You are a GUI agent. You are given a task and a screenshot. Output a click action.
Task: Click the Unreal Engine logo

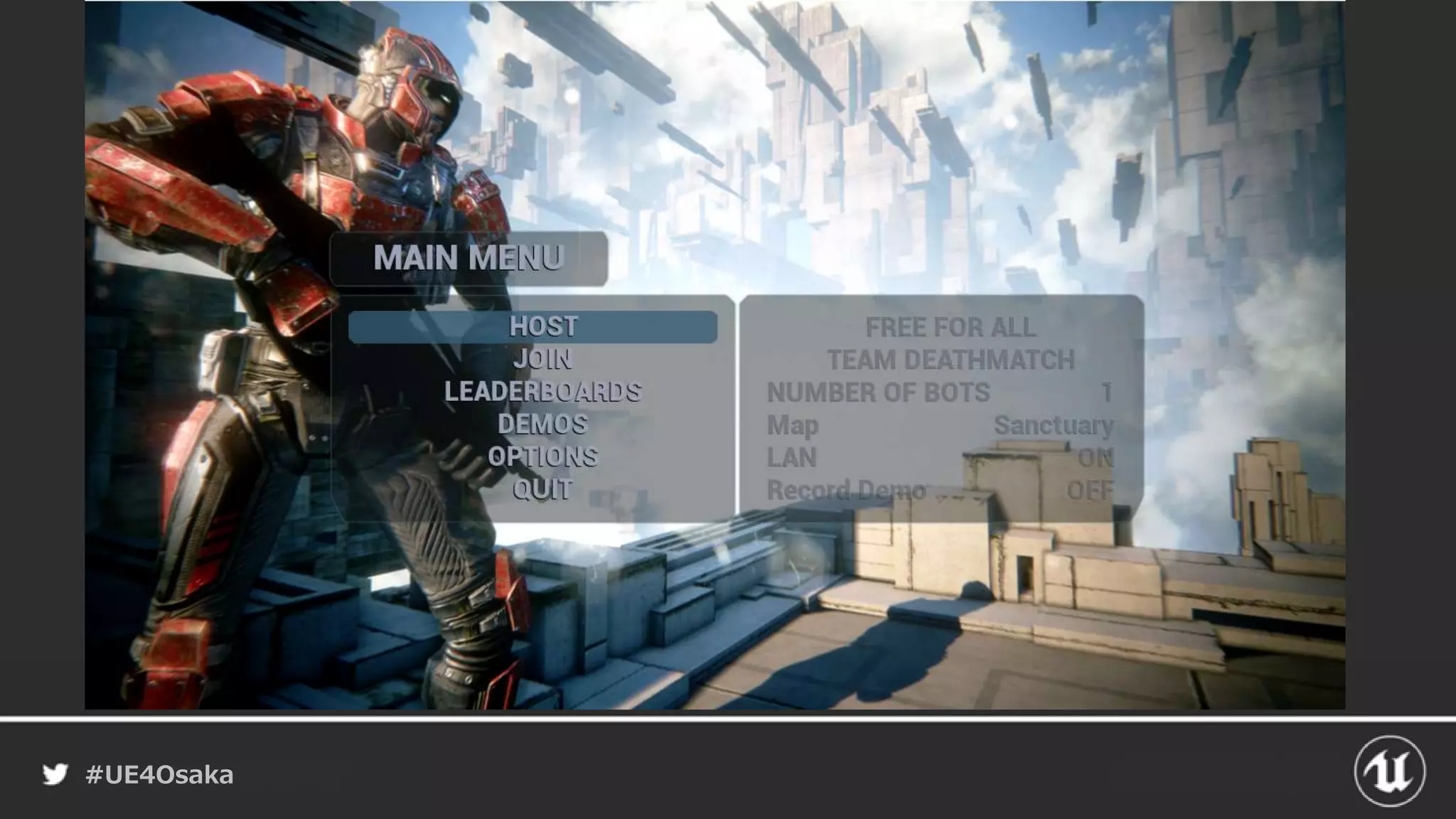[x=1389, y=771]
